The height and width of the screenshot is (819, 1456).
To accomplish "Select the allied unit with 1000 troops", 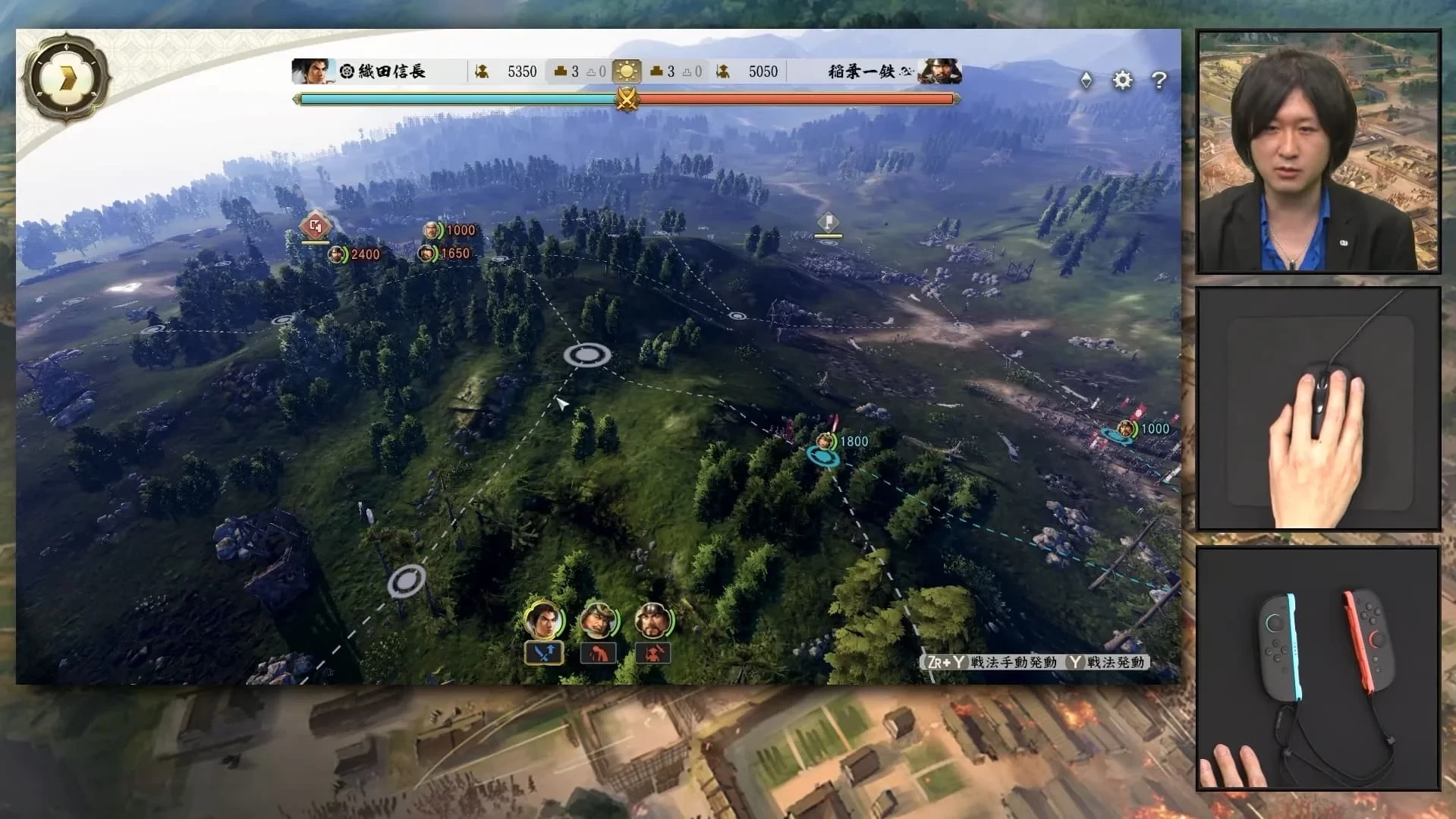I will coord(1126,430).
